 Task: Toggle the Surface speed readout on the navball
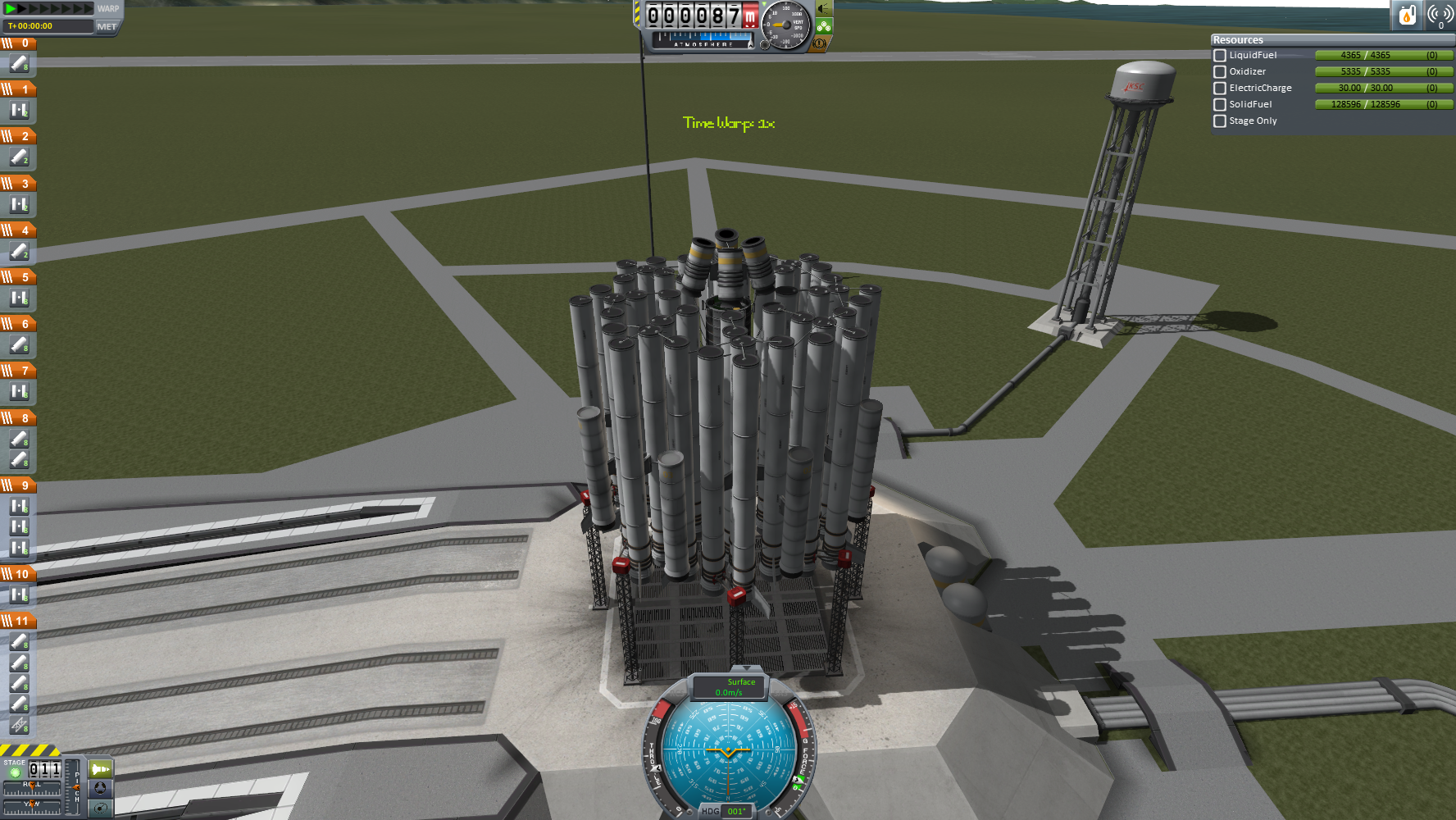point(729,687)
